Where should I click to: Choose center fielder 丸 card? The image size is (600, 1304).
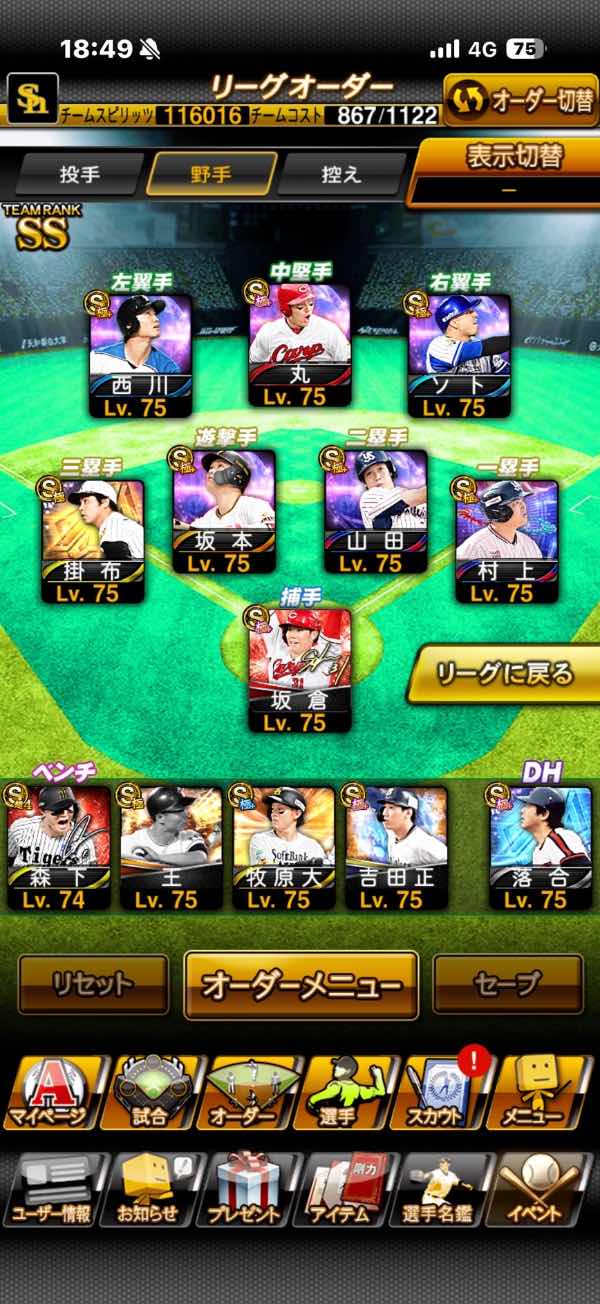(299, 344)
